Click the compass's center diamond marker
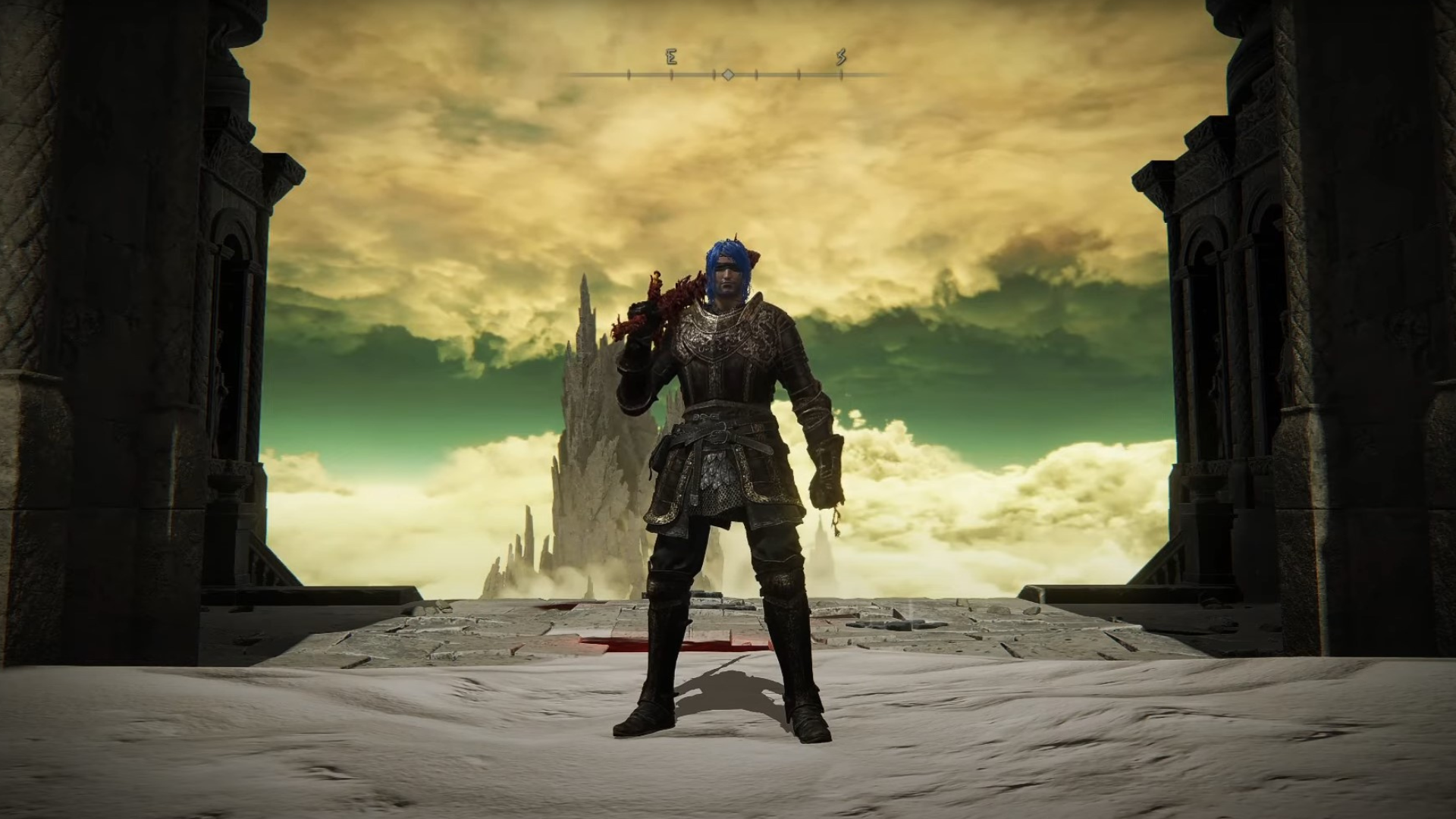This screenshot has height=819, width=1456. 728,74
